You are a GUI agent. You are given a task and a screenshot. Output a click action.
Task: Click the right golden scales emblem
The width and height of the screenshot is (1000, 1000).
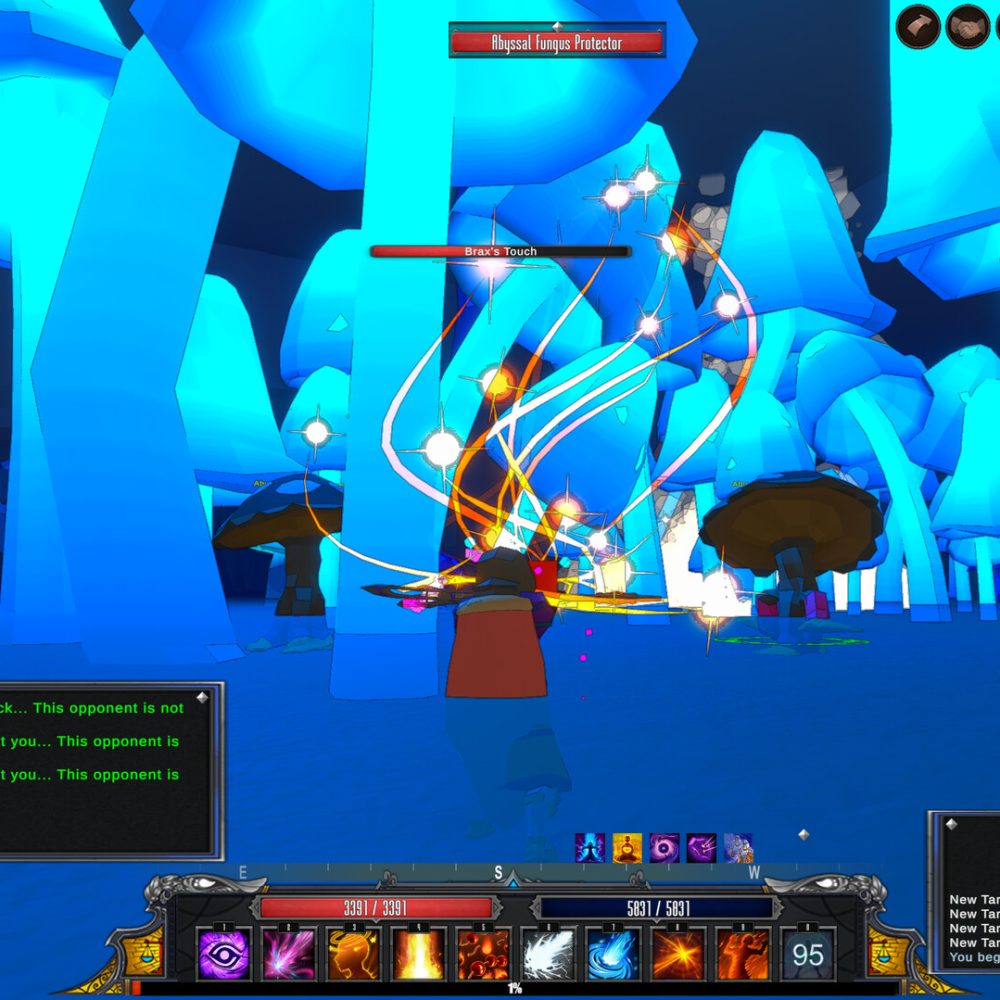click(x=887, y=950)
